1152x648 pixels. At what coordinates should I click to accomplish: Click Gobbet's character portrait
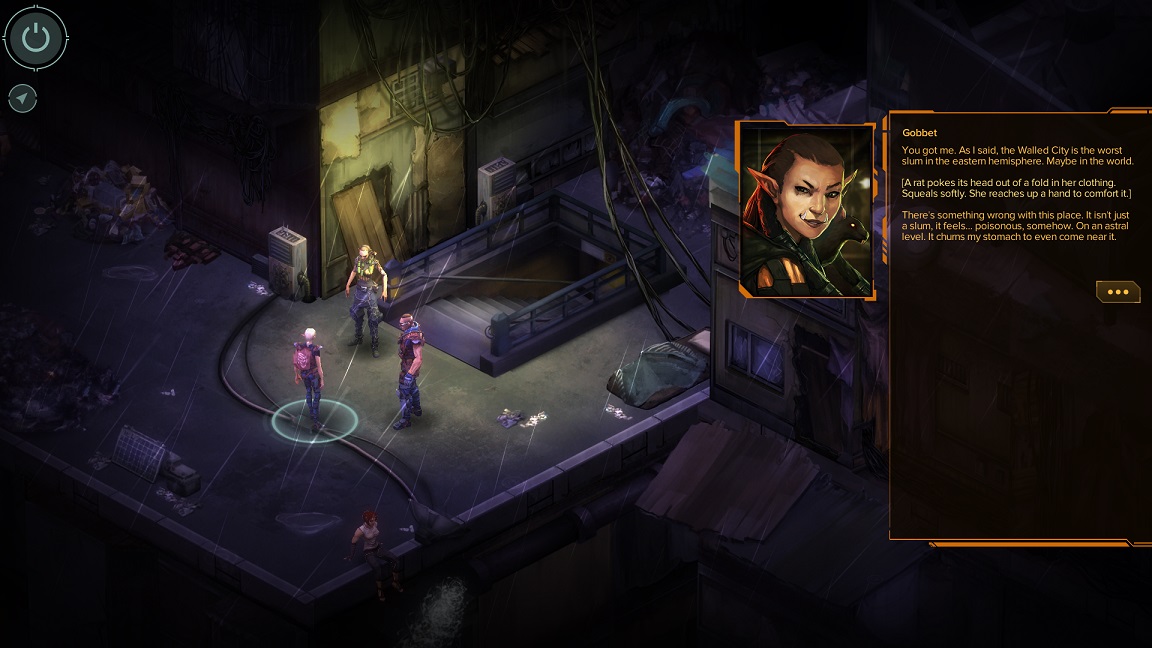click(x=806, y=210)
